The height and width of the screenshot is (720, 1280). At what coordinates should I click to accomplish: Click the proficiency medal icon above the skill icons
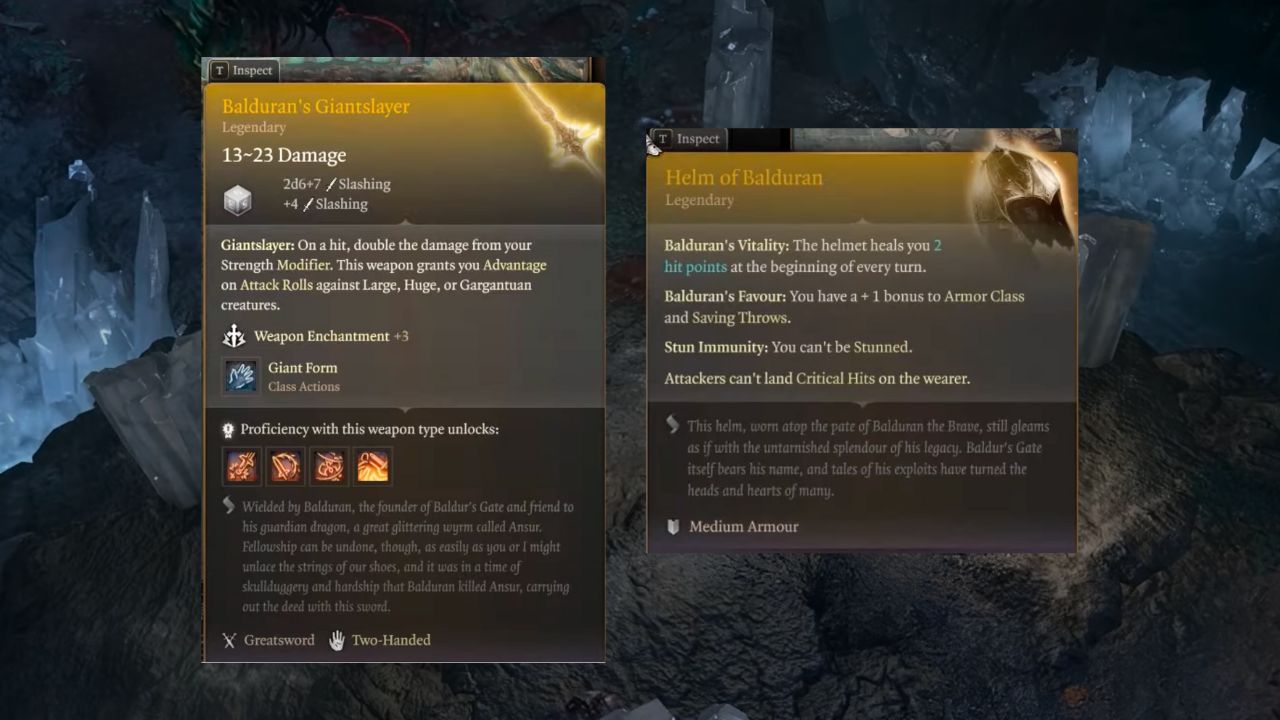tap(226, 429)
